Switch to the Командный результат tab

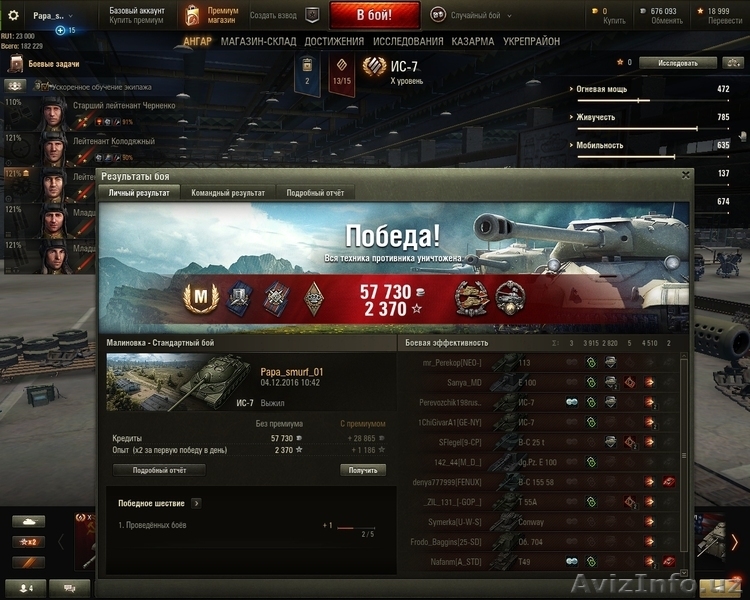pyautogui.click(x=228, y=192)
